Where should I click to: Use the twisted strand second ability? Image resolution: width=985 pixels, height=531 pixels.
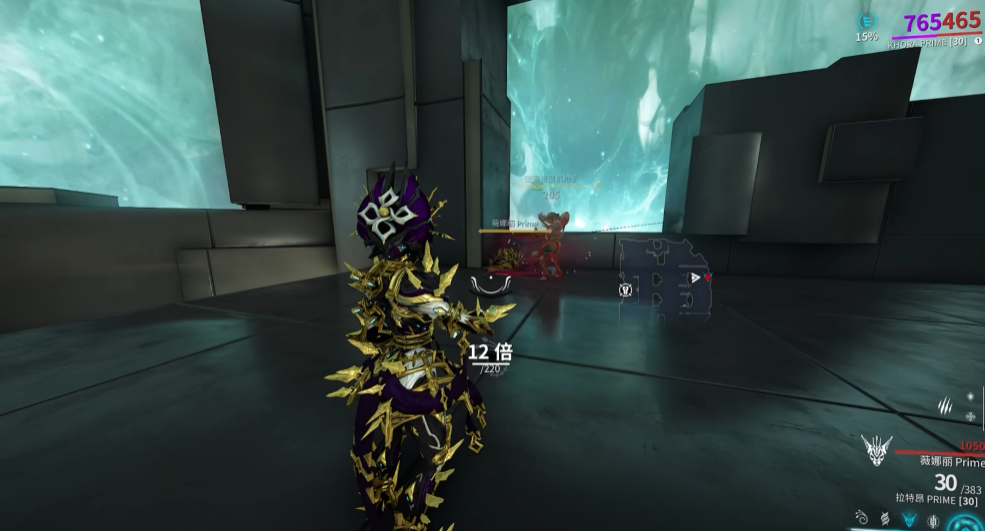point(885,520)
